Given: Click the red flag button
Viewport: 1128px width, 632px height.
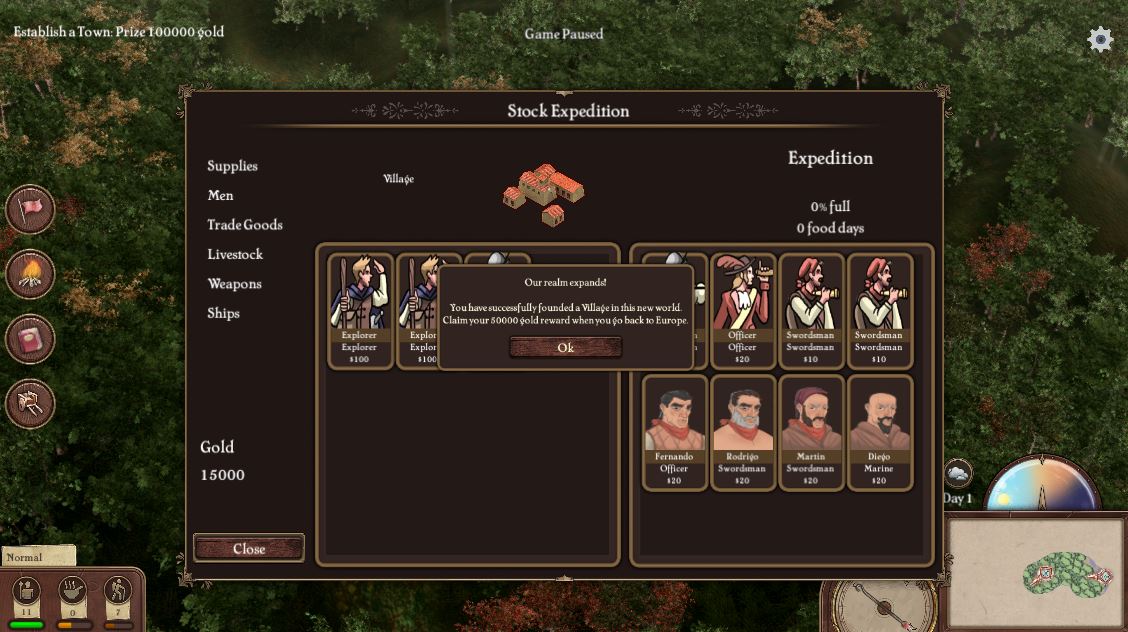Looking at the screenshot, I should pyautogui.click(x=31, y=209).
